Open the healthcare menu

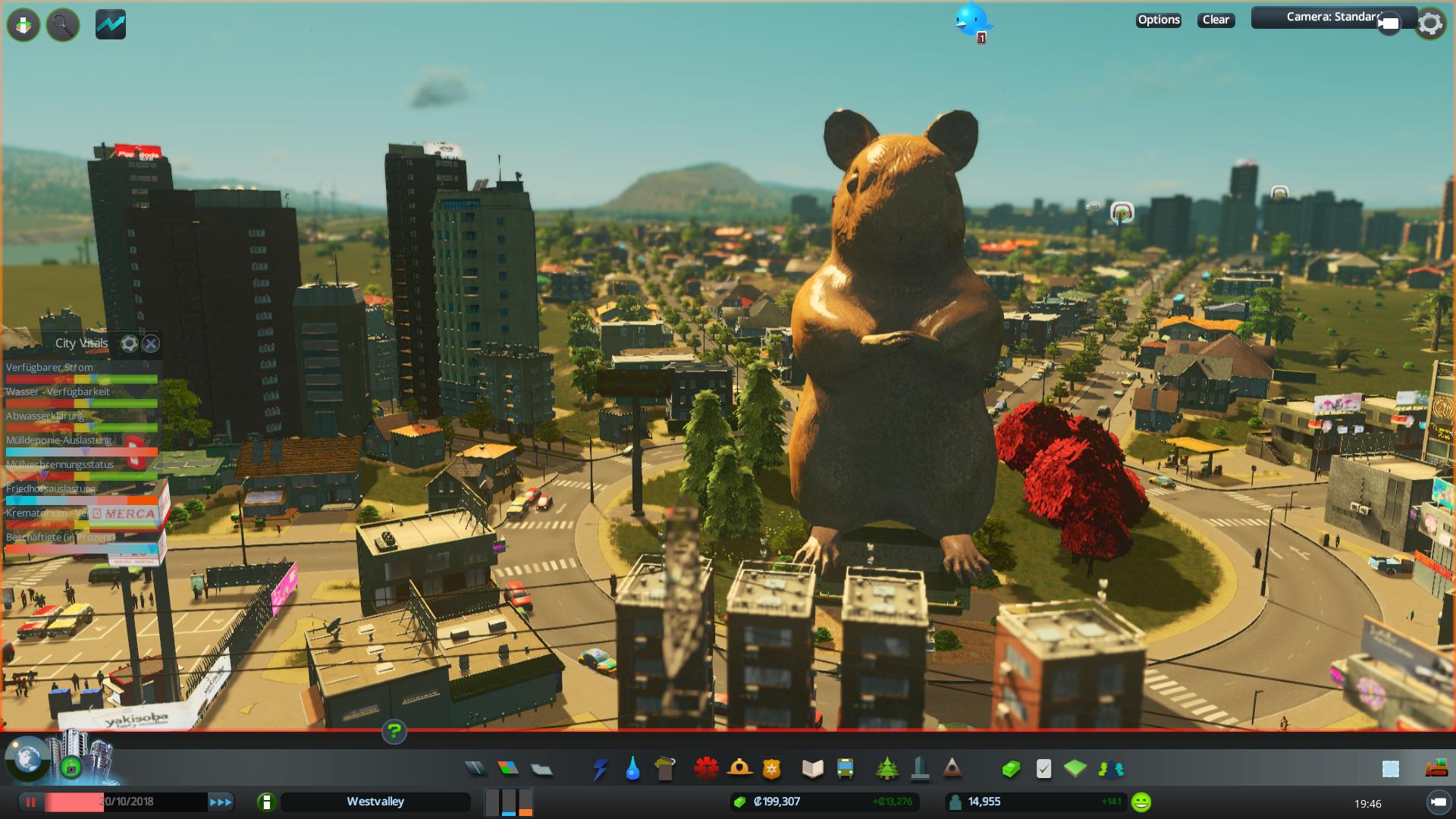706,768
